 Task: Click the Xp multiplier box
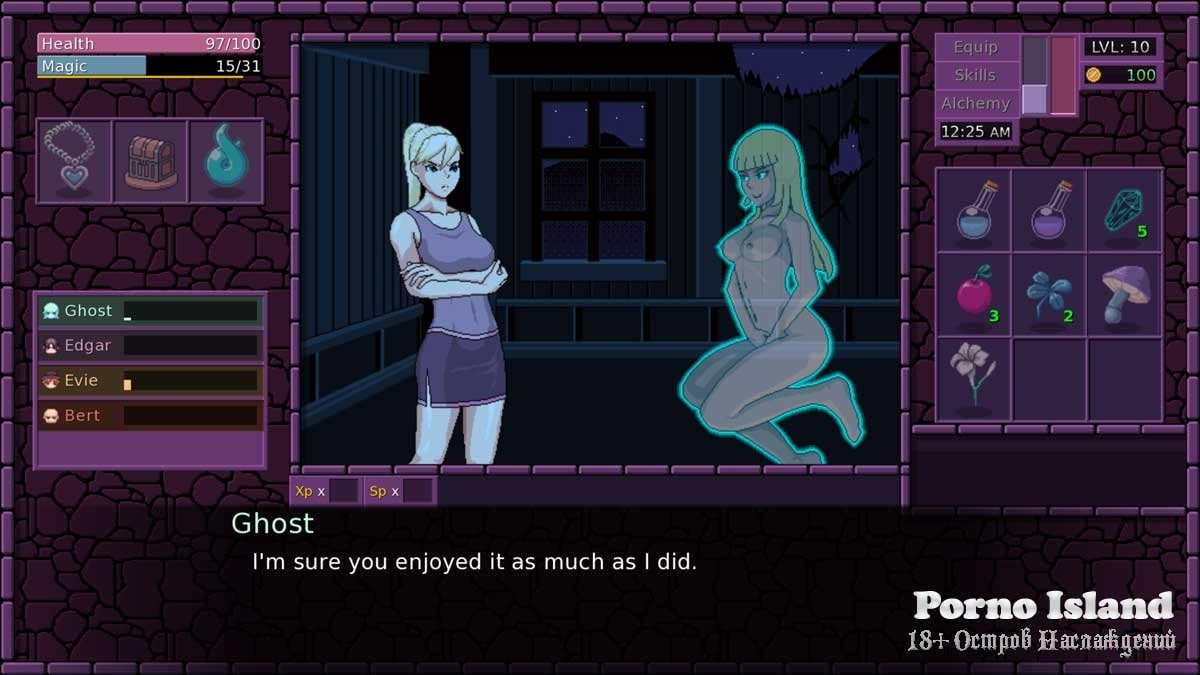(344, 491)
